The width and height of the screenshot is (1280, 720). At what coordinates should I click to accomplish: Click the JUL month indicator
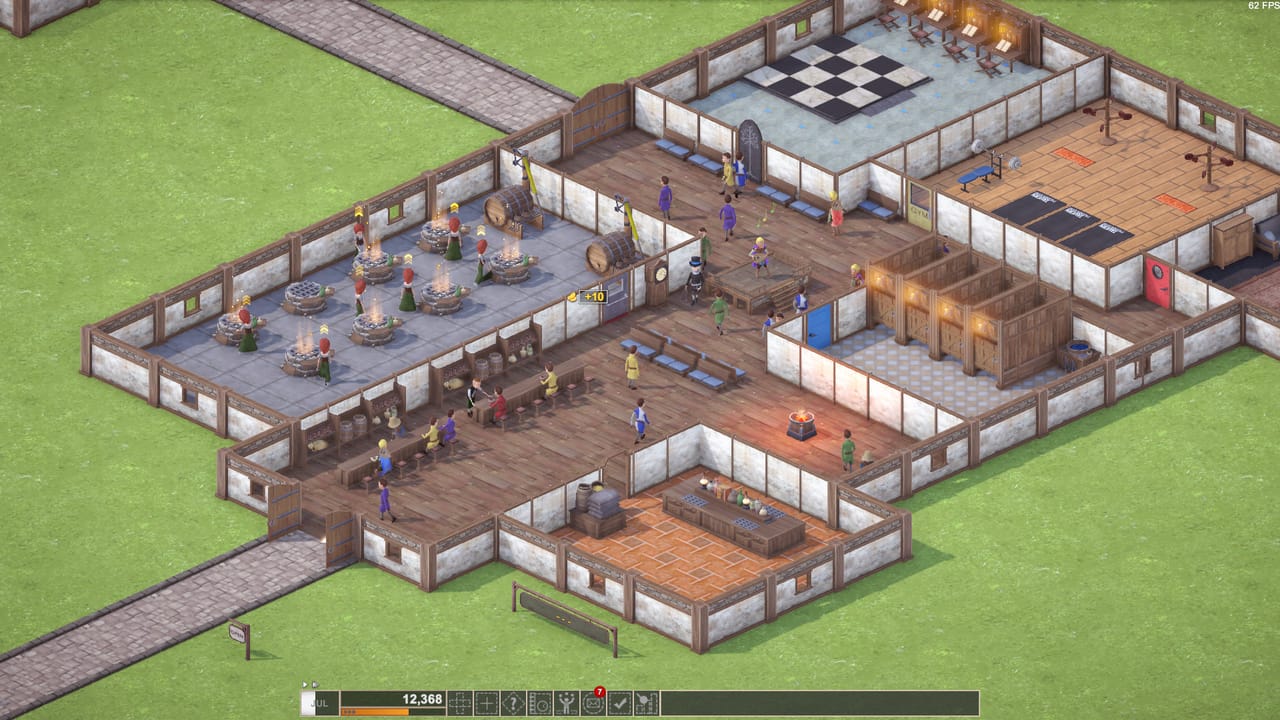[x=318, y=701]
